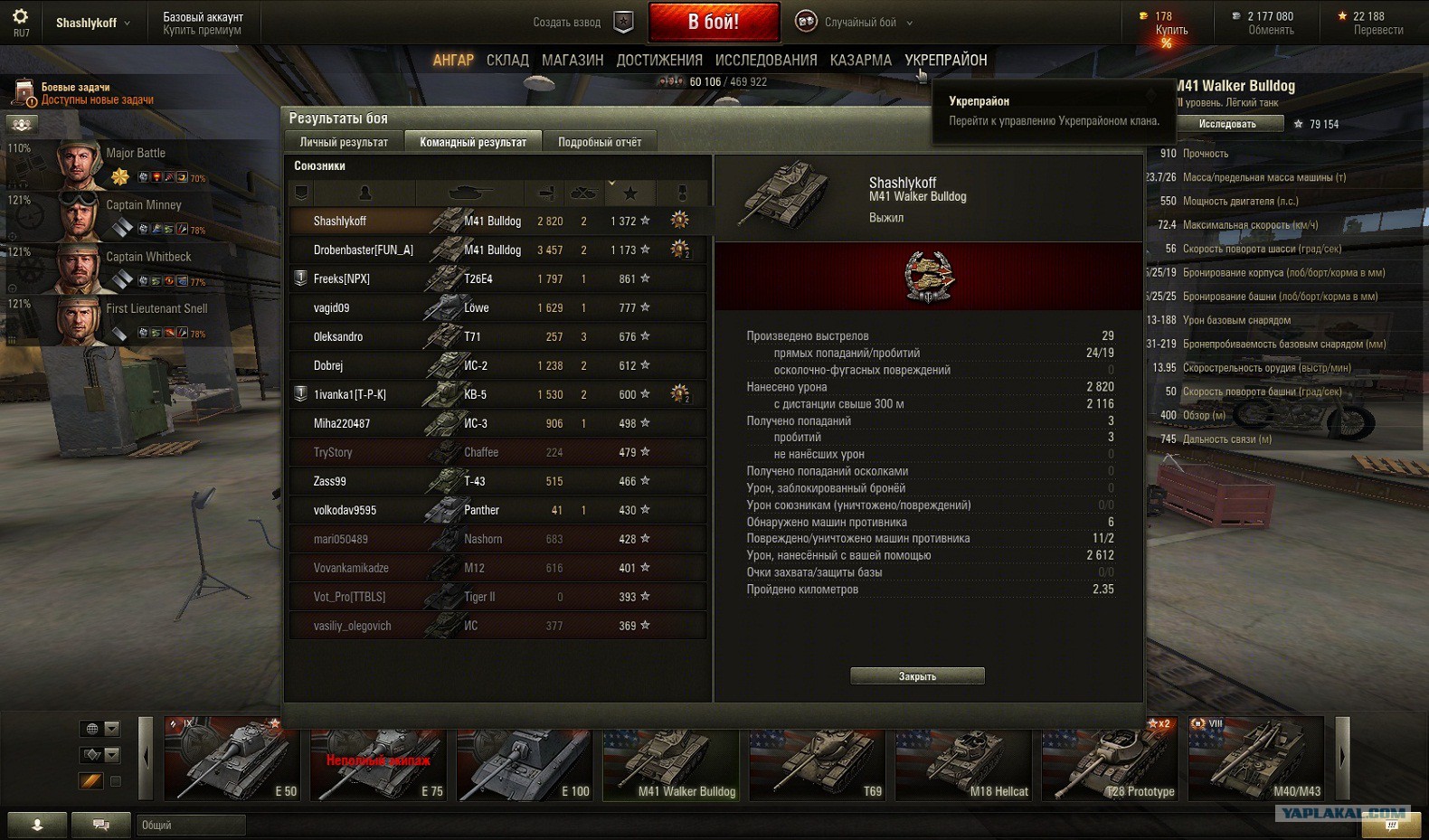
Task: Open ДОСТИЖЕНИЯ from the top menu
Action: click(x=659, y=60)
